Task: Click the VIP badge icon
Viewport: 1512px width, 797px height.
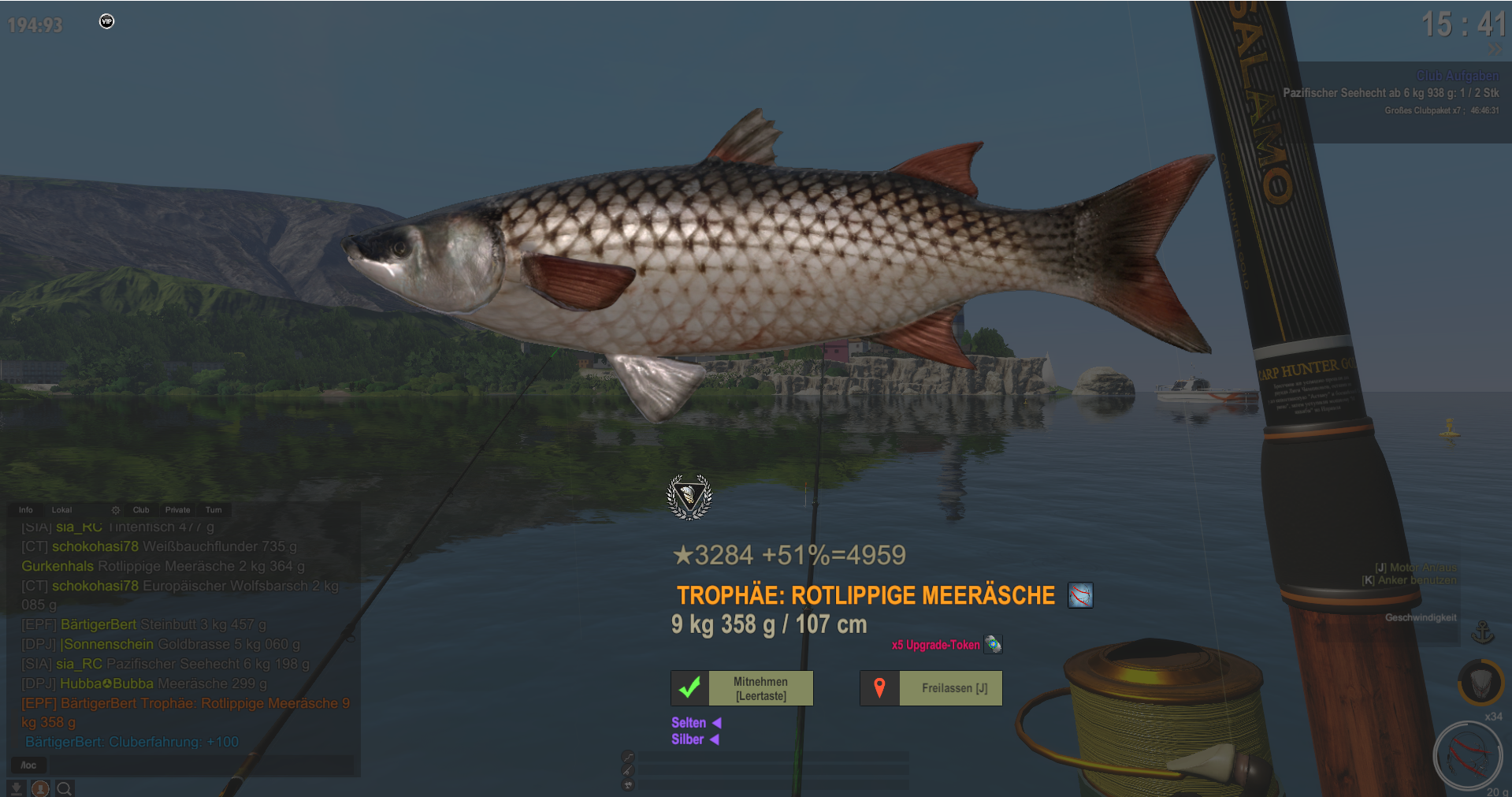Action: click(107, 21)
